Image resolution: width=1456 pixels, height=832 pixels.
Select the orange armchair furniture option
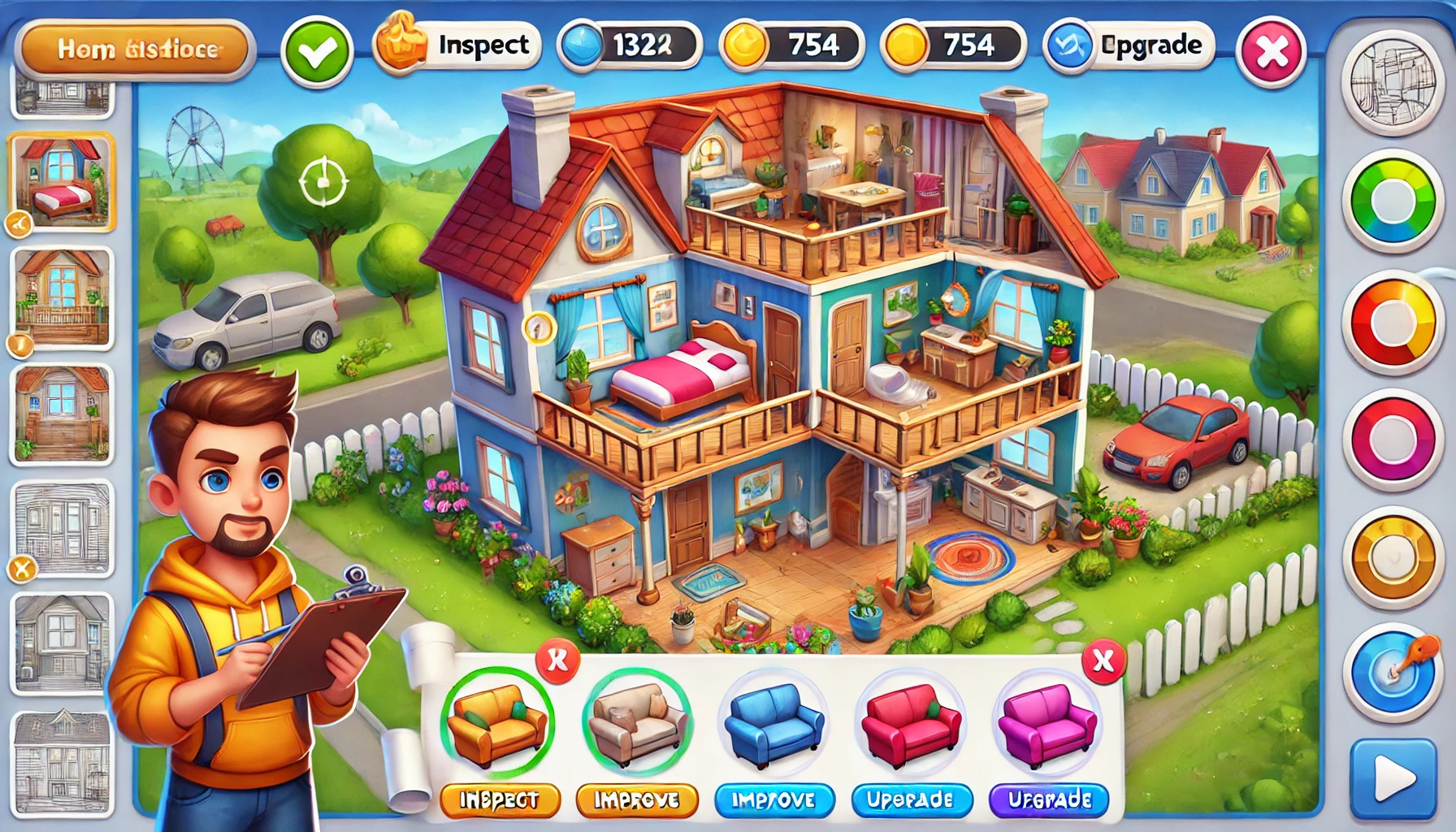(x=497, y=723)
